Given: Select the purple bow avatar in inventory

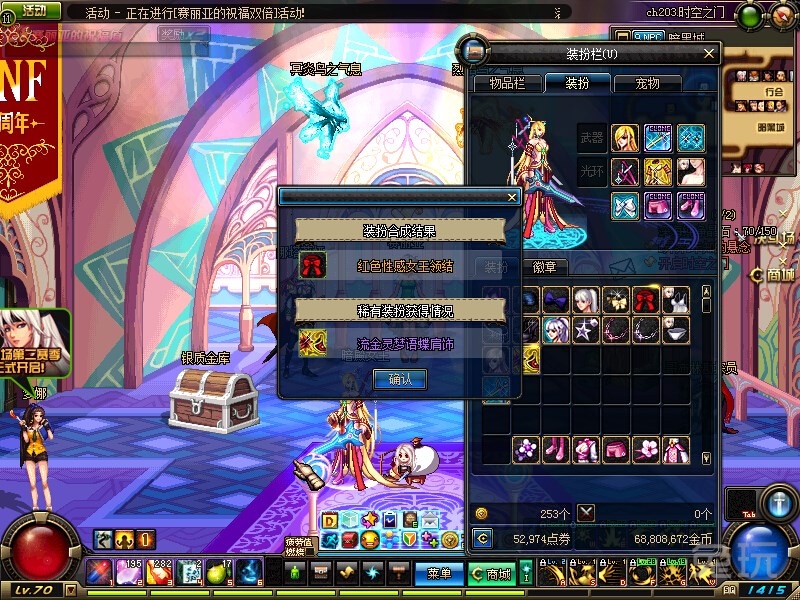Looking at the screenshot, I should [556, 300].
